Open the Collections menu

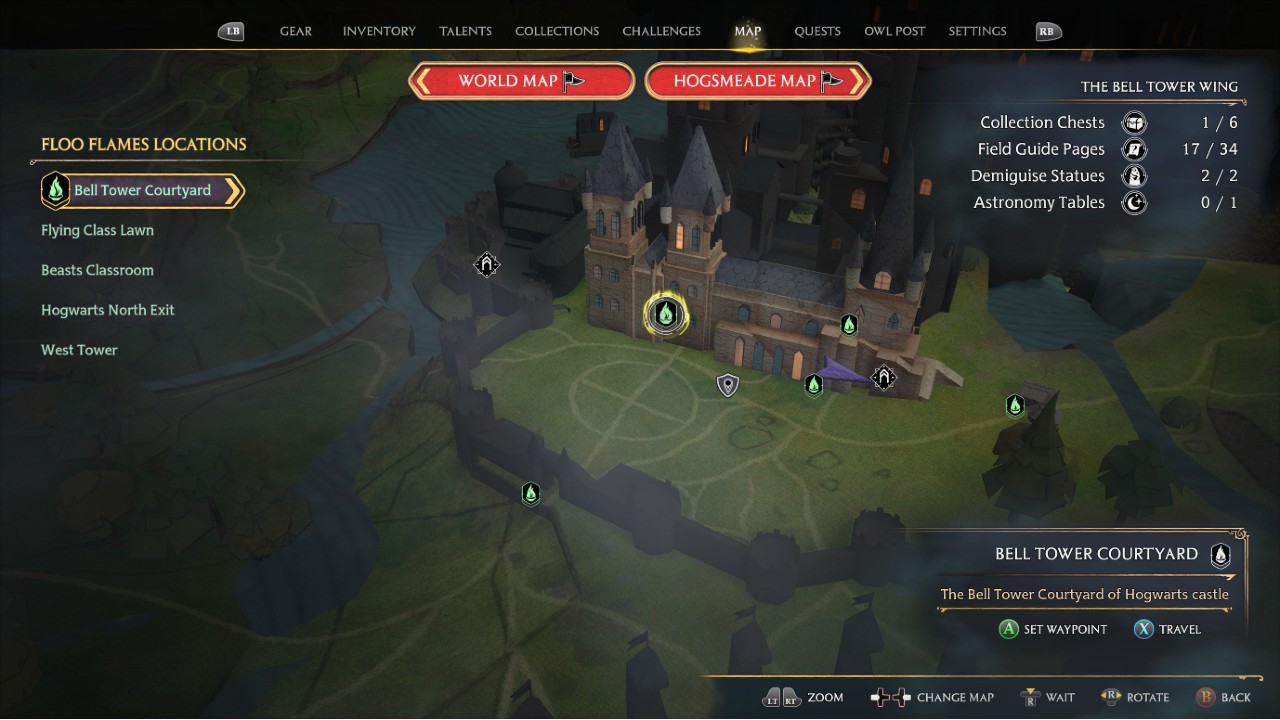(556, 31)
